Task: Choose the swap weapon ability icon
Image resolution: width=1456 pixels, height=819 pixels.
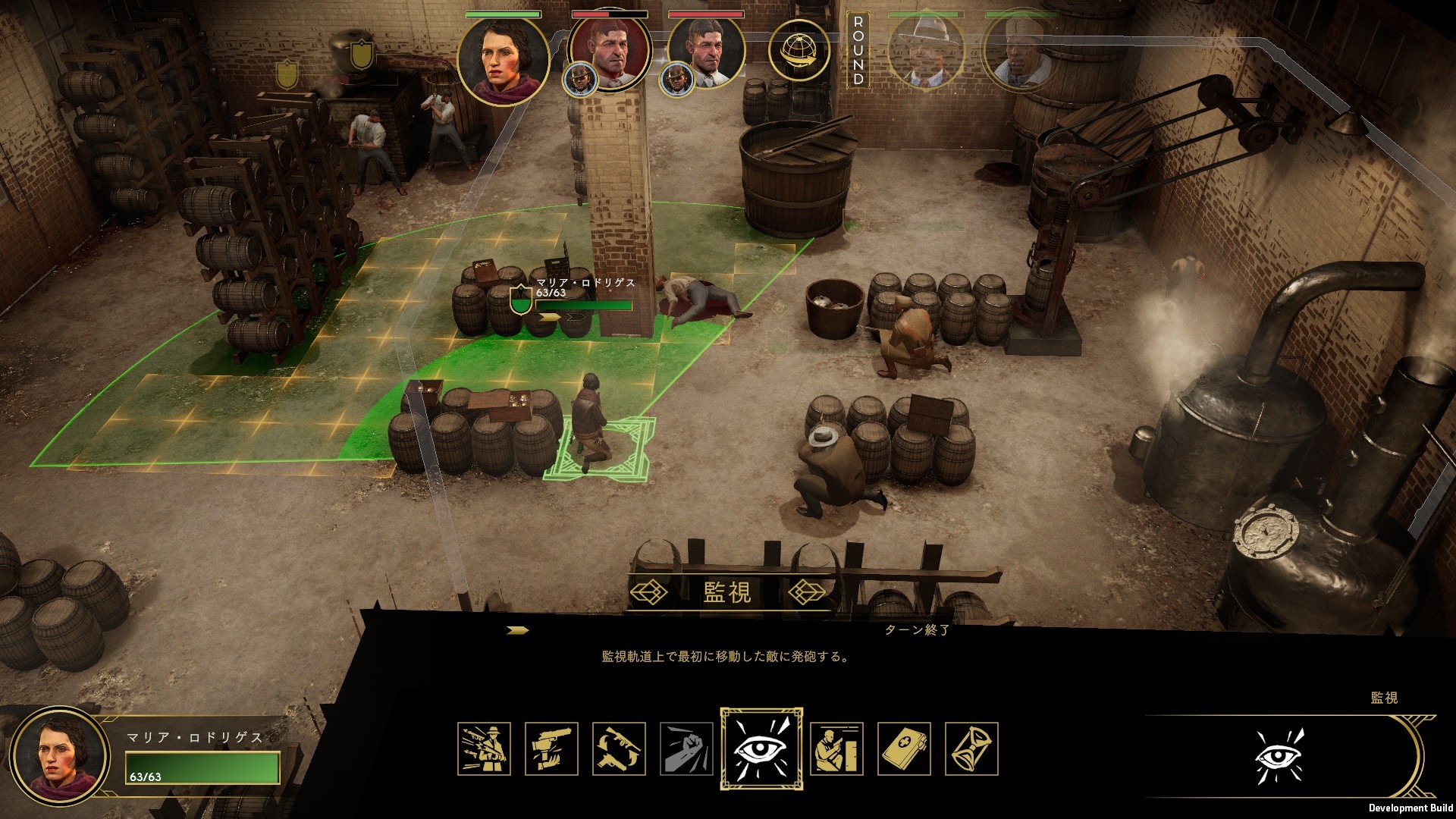Action: tap(619, 749)
